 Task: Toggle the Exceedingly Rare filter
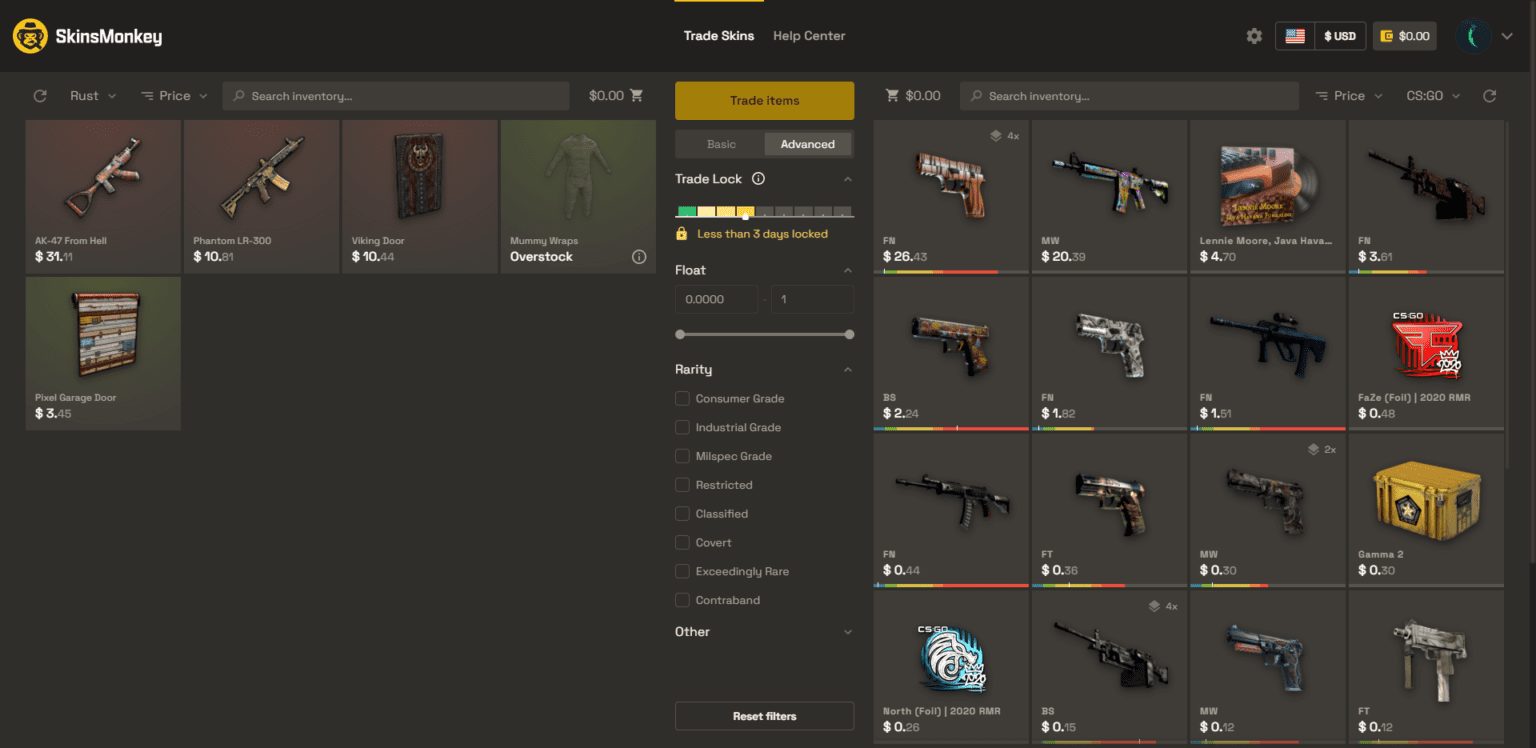(685, 571)
